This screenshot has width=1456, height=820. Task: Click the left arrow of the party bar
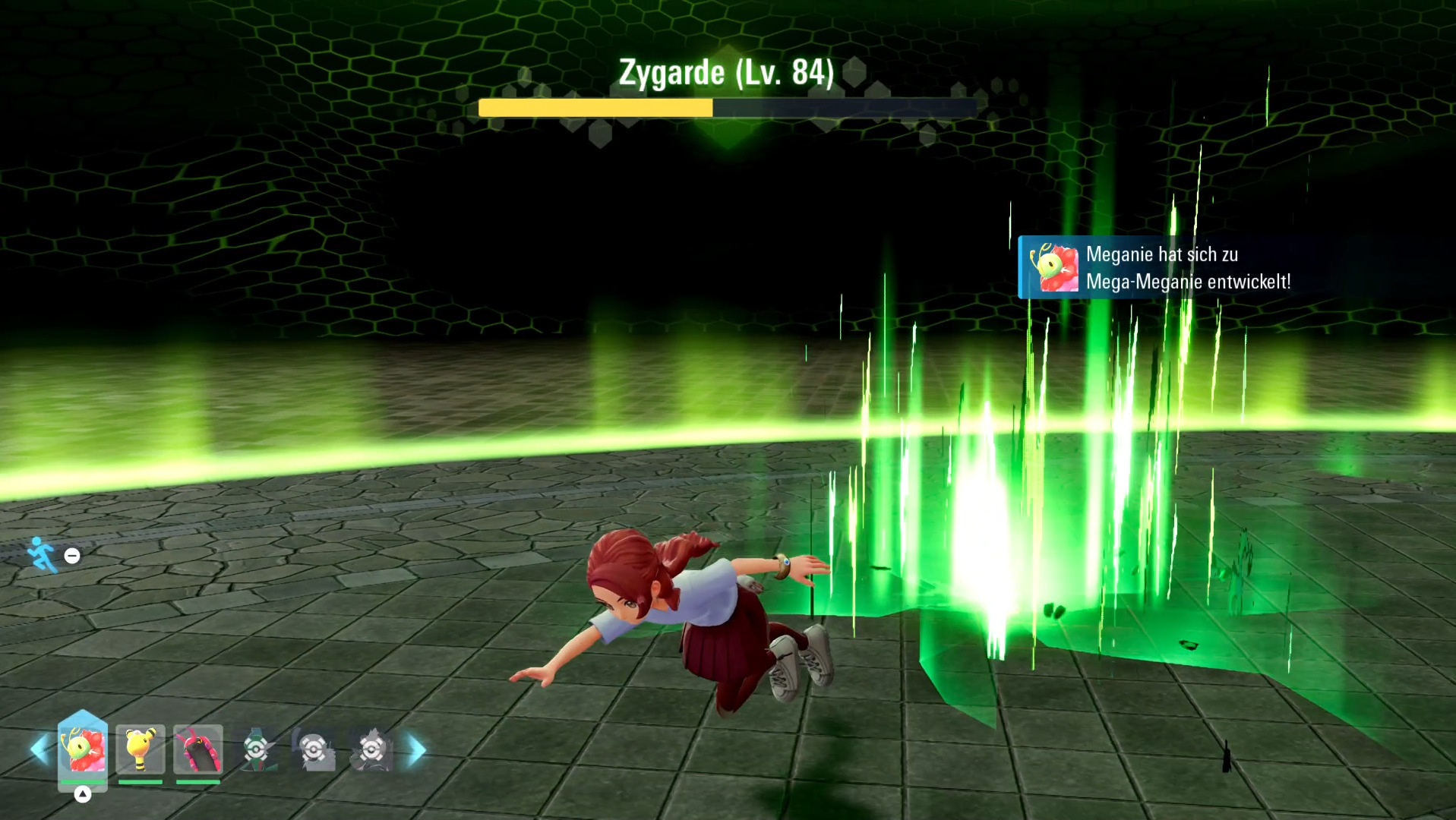[x=39, y=749]
